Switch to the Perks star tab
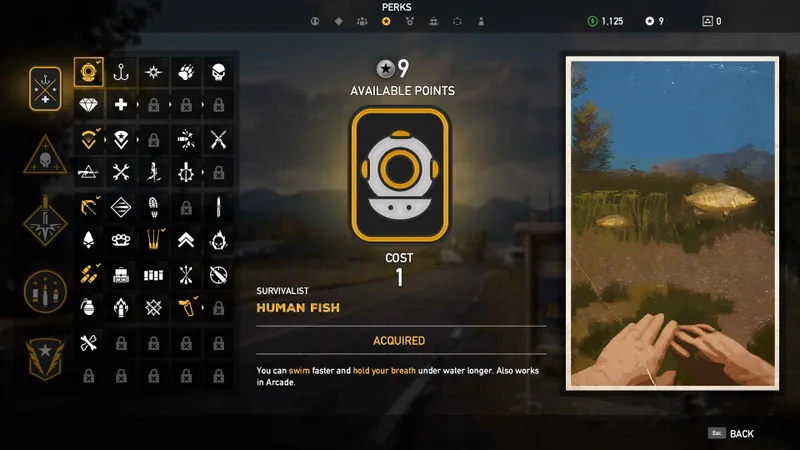This screenshot has height=450, width=800. (x=386, y=21)
